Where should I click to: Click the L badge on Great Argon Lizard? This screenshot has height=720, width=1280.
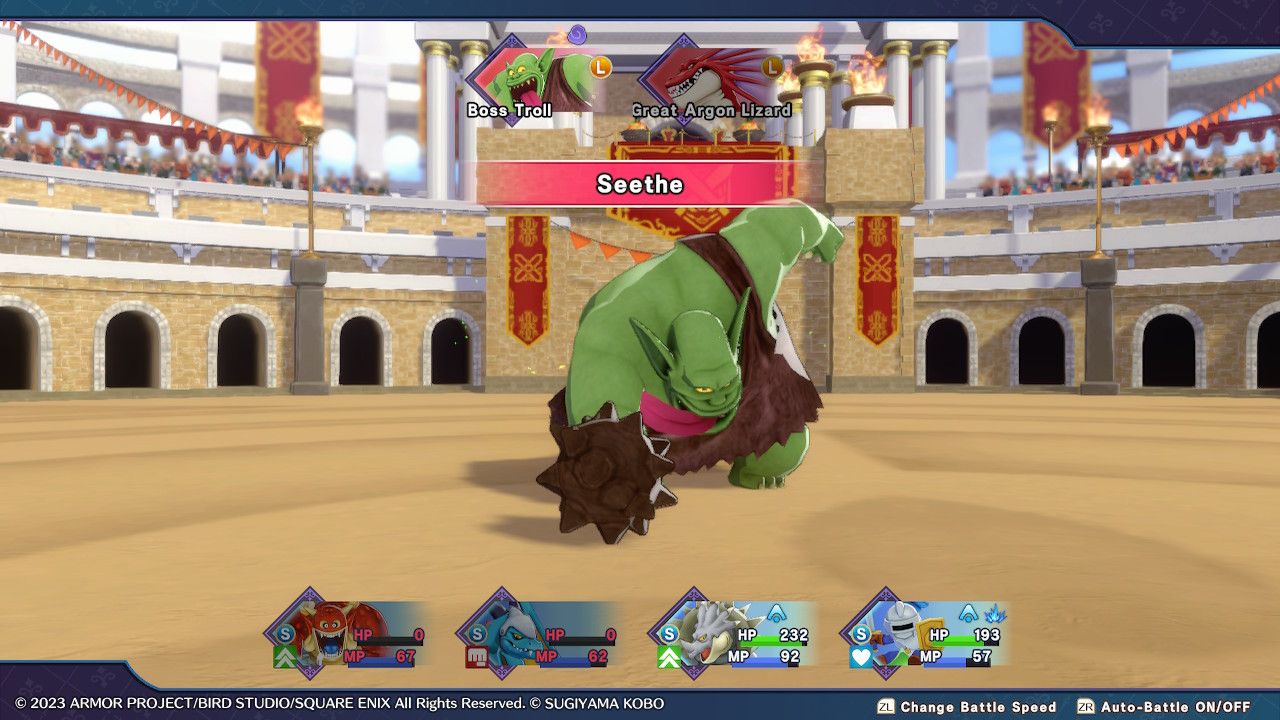click(x=770, y=68)
